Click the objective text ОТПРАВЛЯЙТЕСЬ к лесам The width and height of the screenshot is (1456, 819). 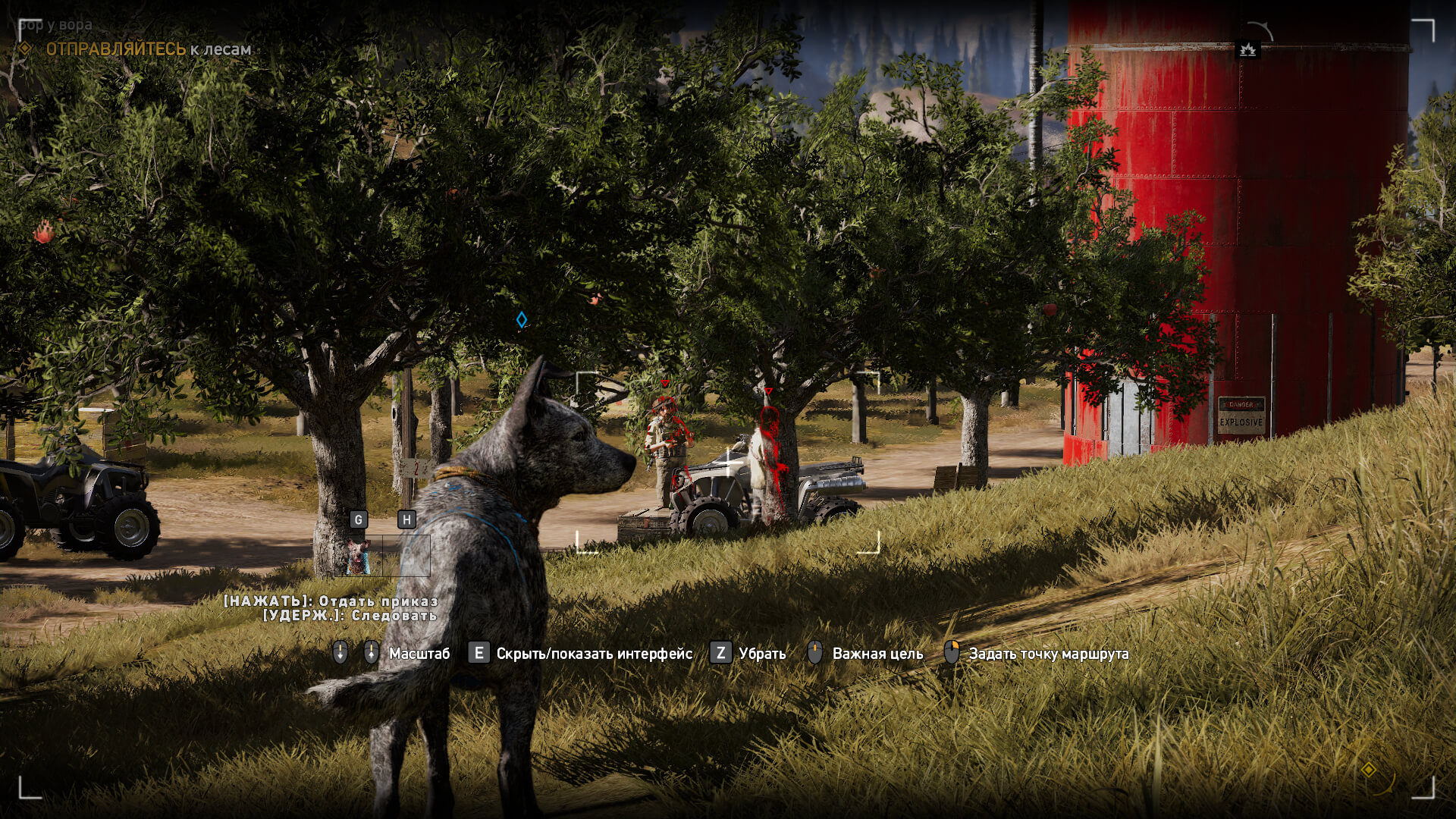pyautogui.click(x=144, y=47)
